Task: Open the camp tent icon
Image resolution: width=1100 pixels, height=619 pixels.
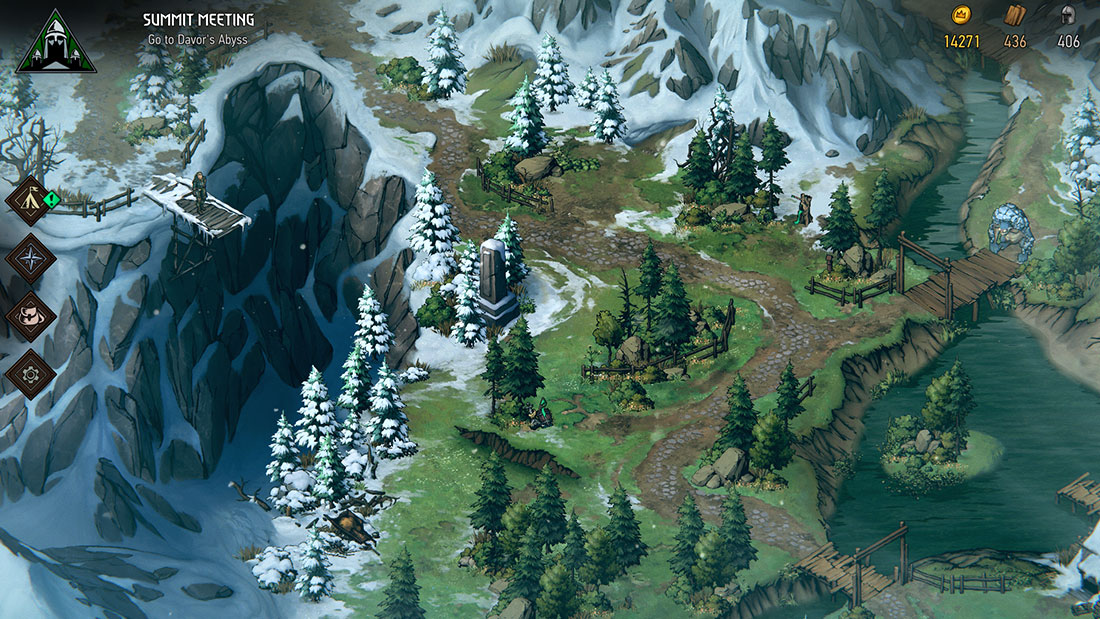Action: click(29, 201)
